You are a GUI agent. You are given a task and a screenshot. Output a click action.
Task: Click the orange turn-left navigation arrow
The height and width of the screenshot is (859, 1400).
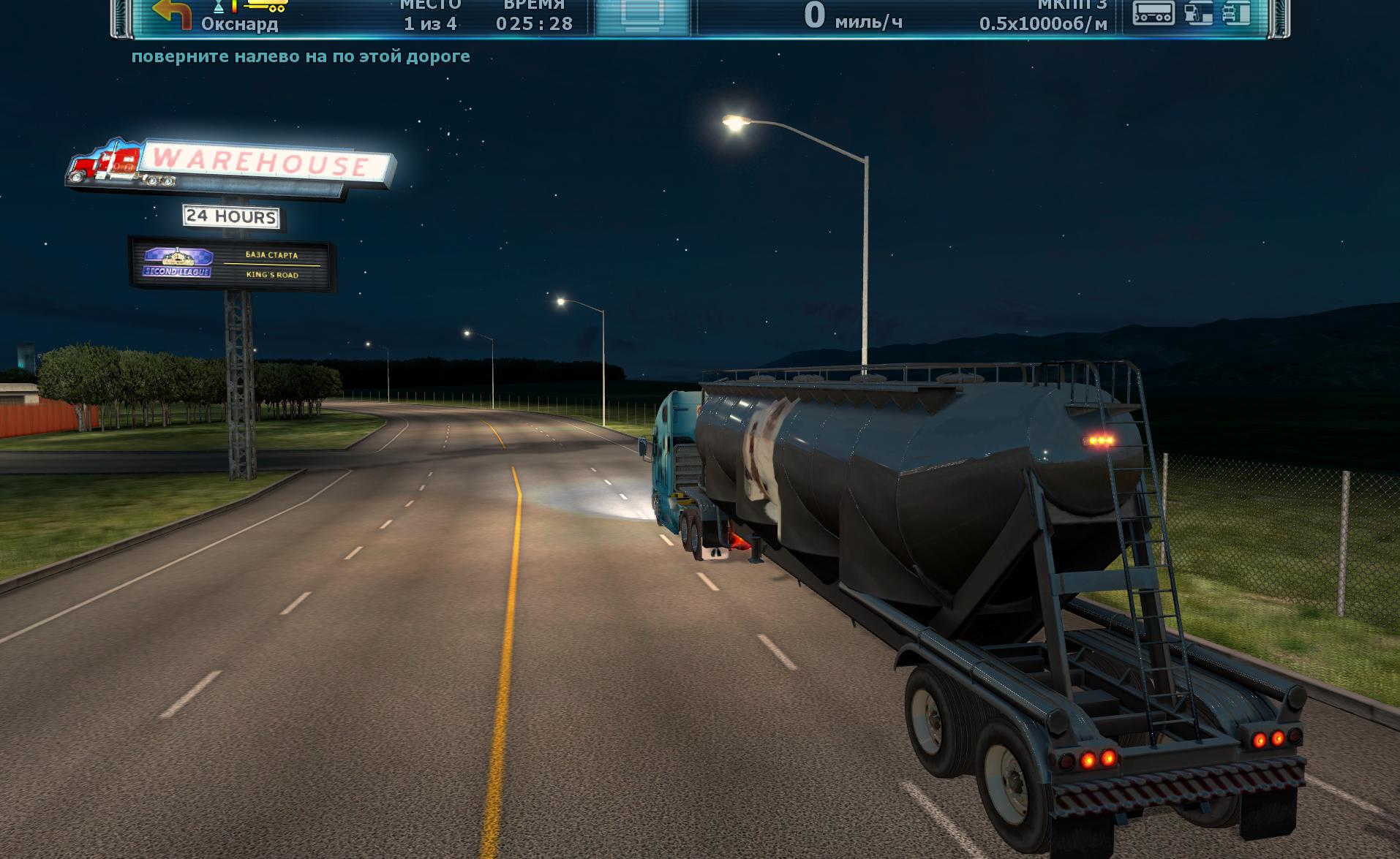click(172, 13)
